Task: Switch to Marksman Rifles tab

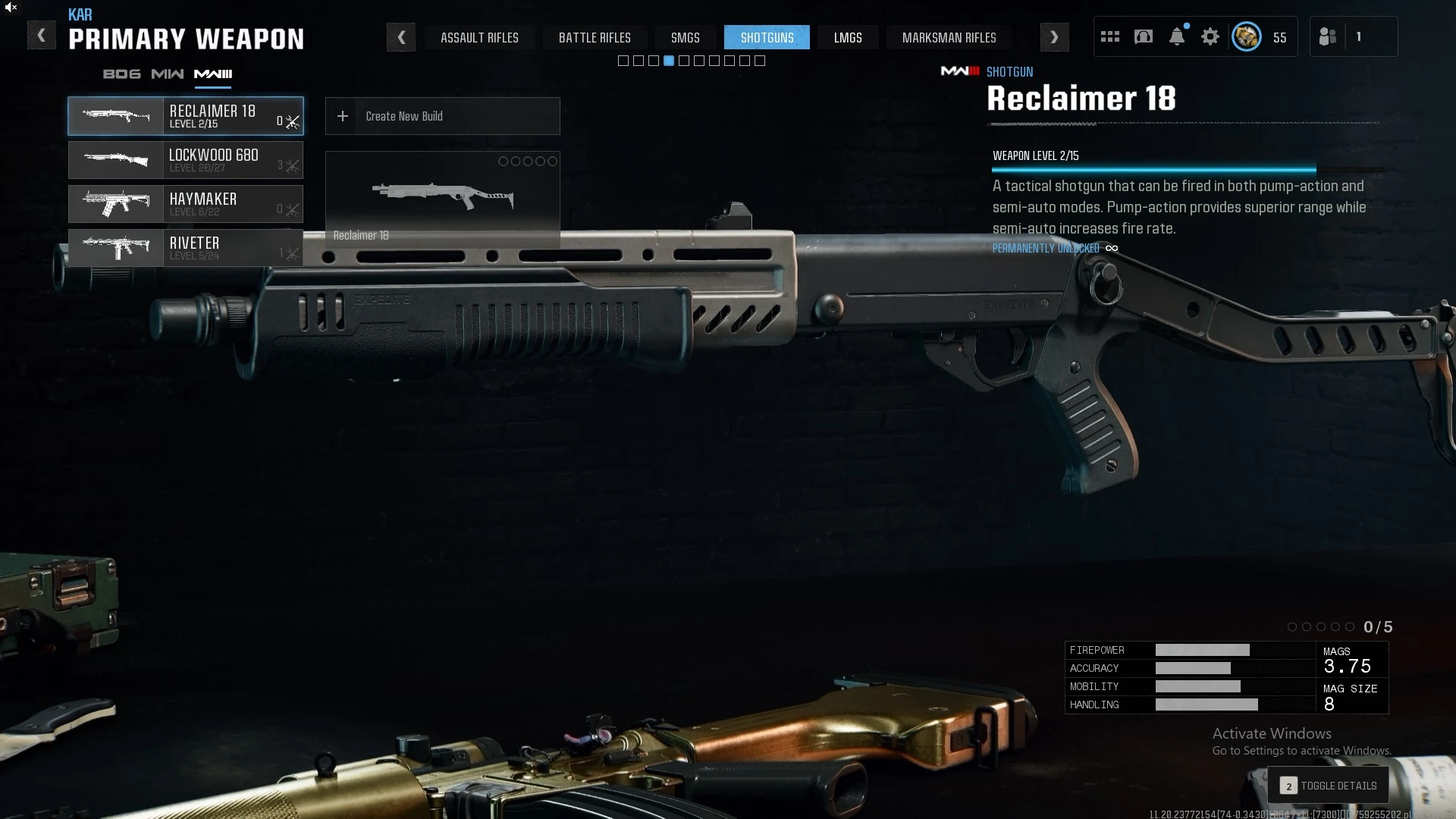Action: coord(949,37)
